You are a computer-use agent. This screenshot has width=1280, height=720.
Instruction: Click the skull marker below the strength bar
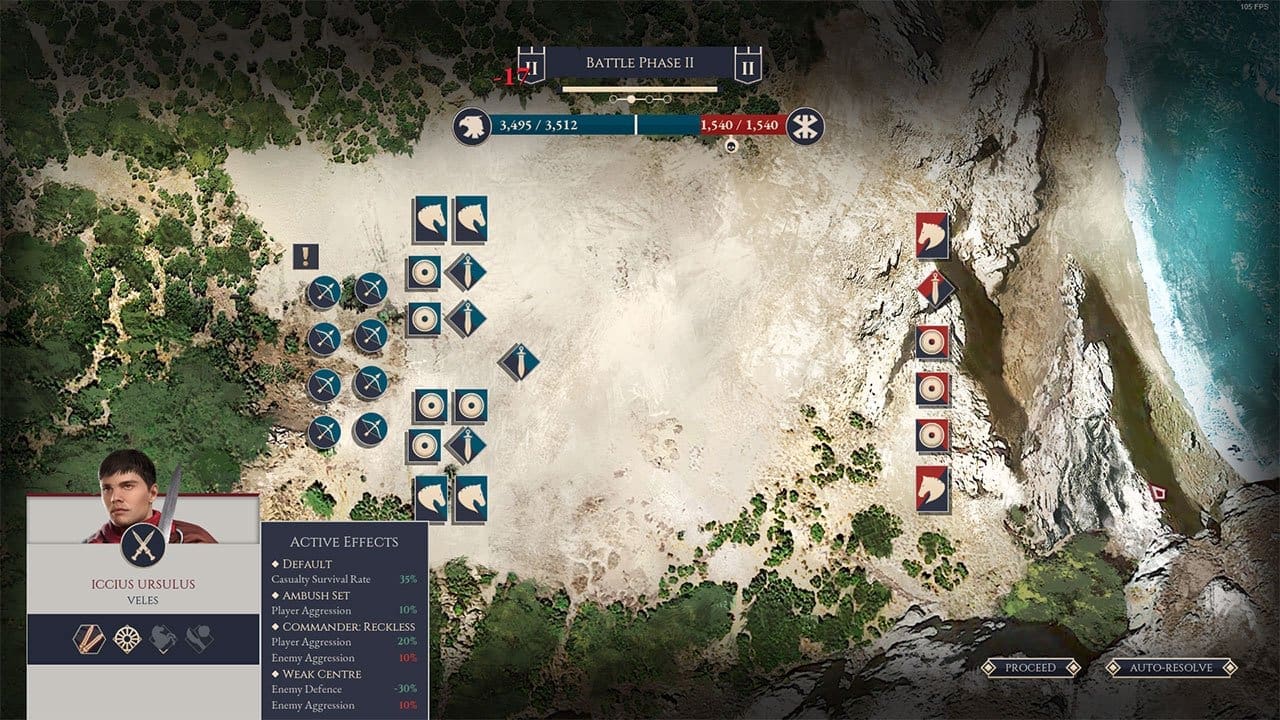point(731,146)
